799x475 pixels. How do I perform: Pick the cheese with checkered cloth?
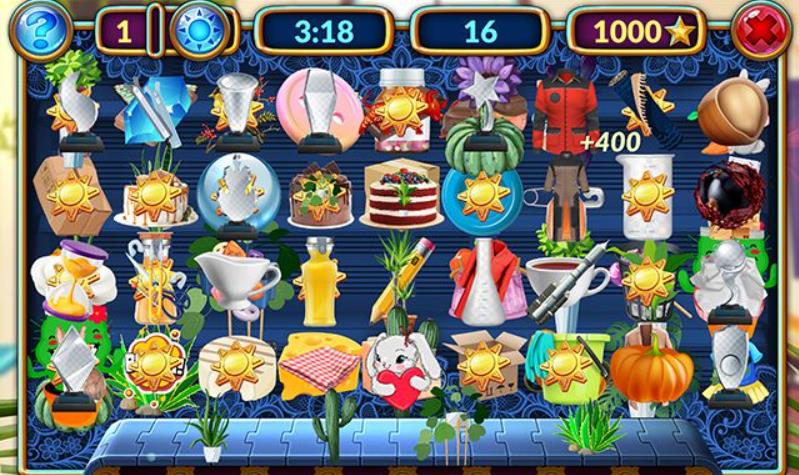tap(319, 364)
